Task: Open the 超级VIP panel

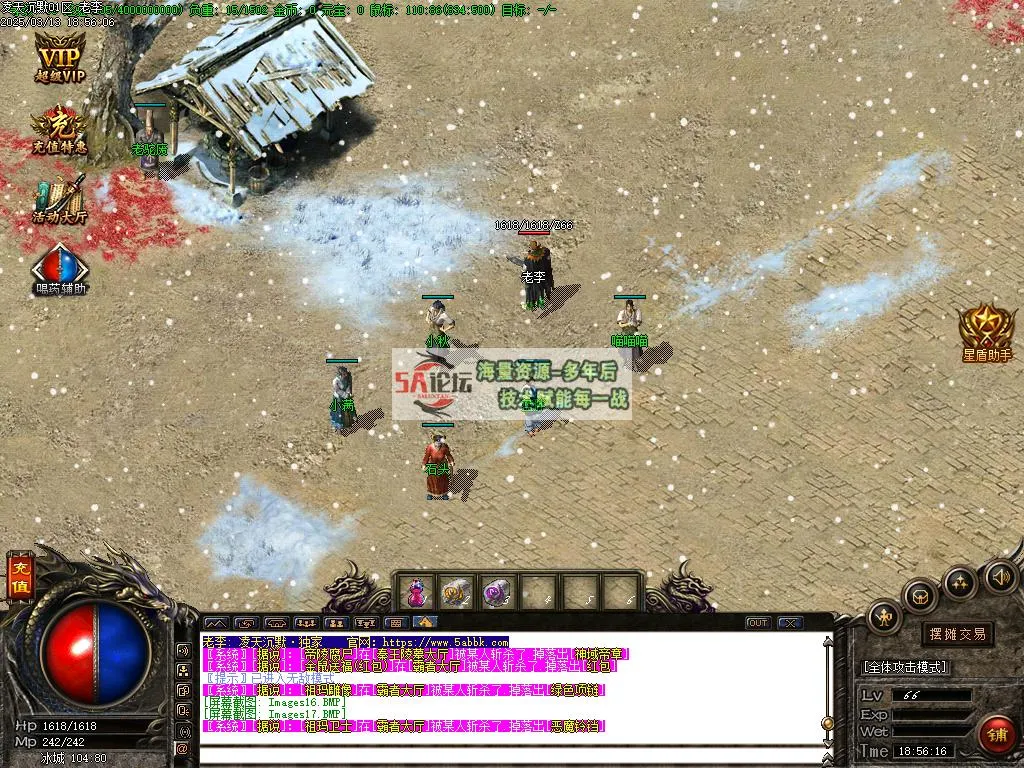Action: [x=60, y=57]
